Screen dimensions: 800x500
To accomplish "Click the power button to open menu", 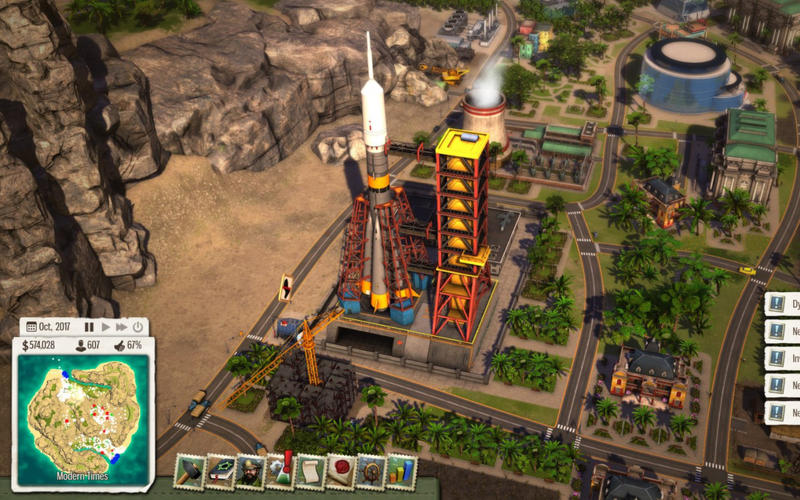I will (x=137, y=327).
